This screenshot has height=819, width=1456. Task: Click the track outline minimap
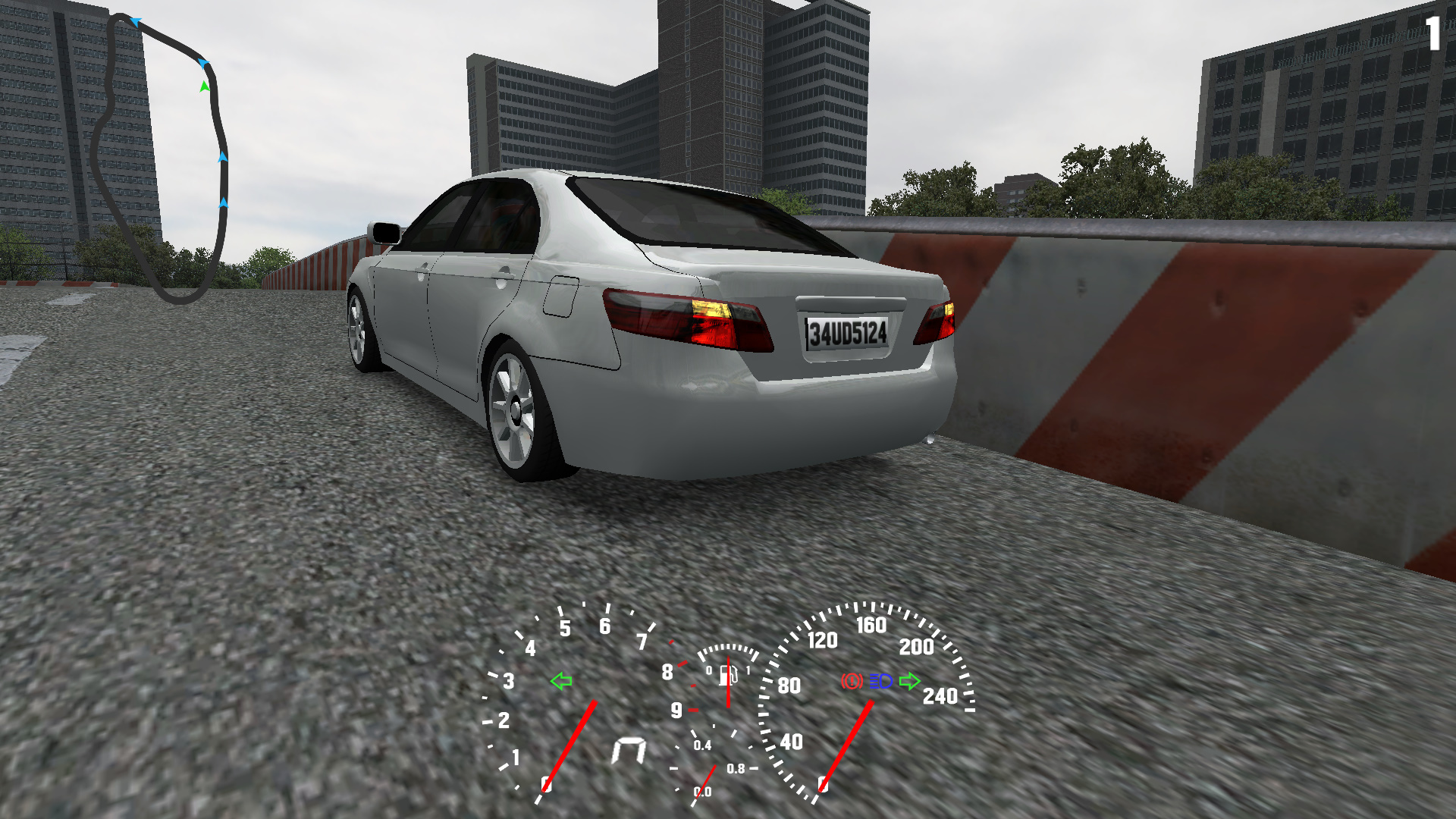click(x=159, y=158)
